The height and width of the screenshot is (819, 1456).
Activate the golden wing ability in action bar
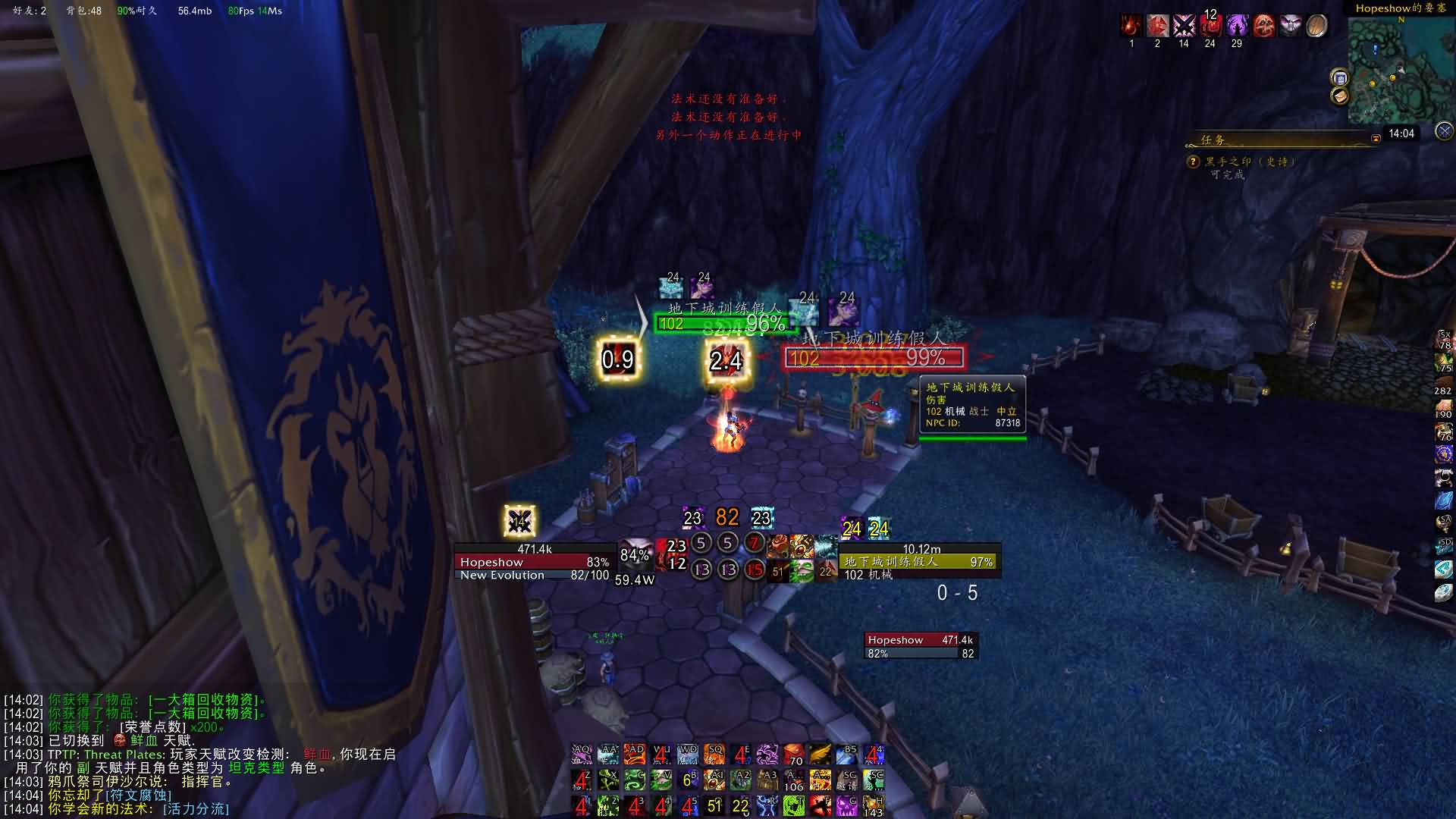pos(820,755)
